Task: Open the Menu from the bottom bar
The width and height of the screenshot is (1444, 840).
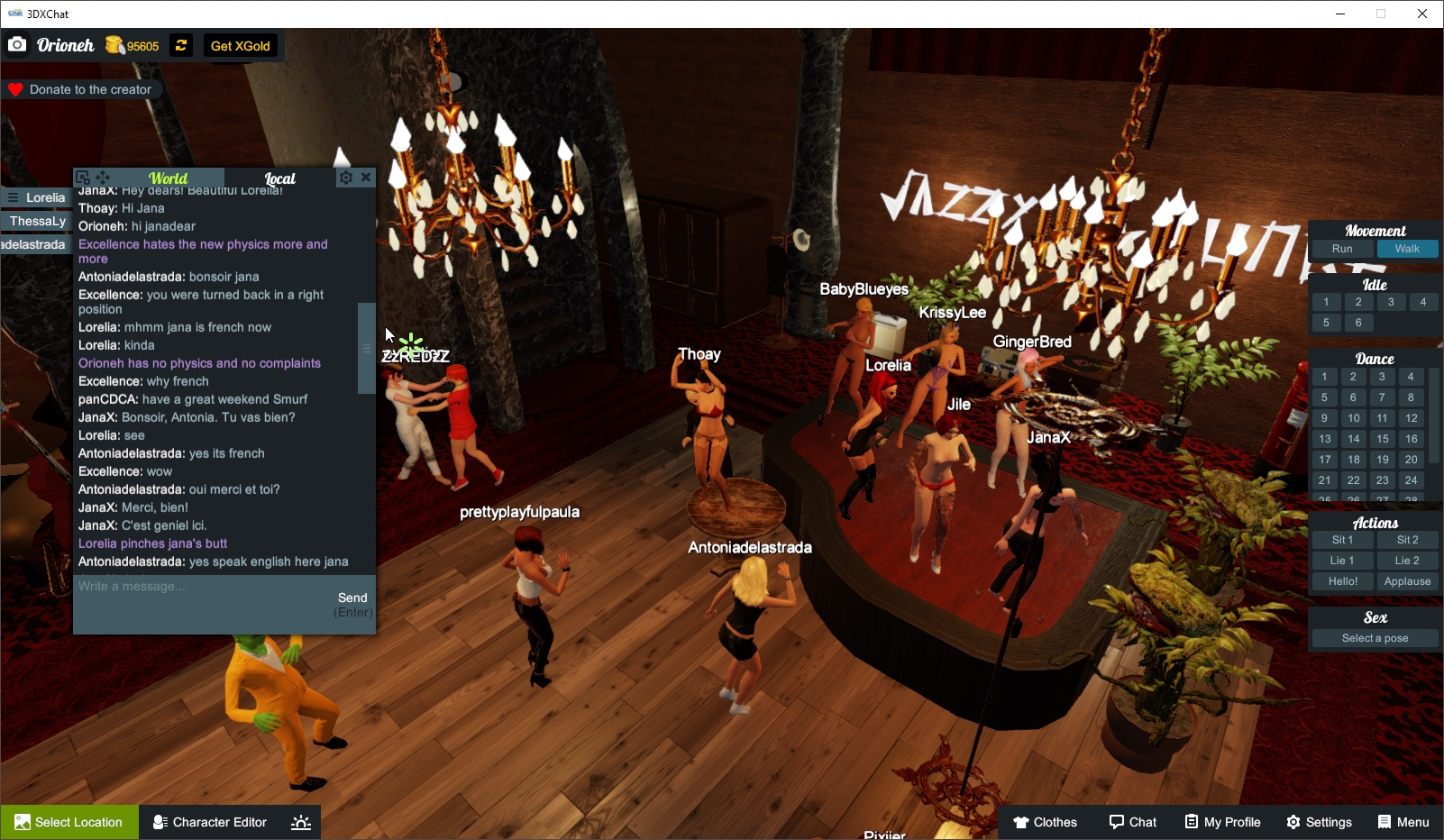Action: click(x=1403, y=822)
